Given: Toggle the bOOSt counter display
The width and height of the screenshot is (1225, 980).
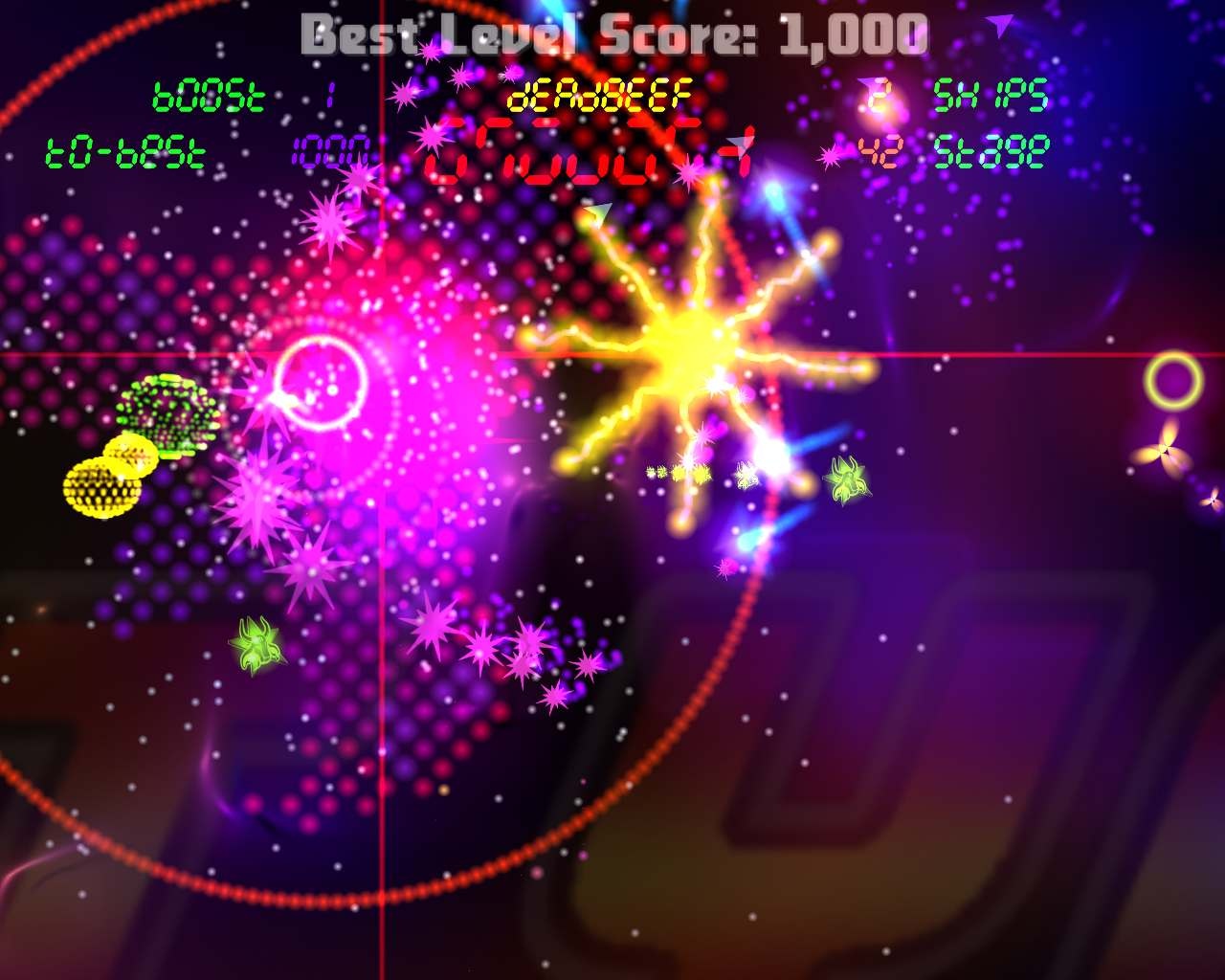Looking at the screenshot, I should pos(209,94).
